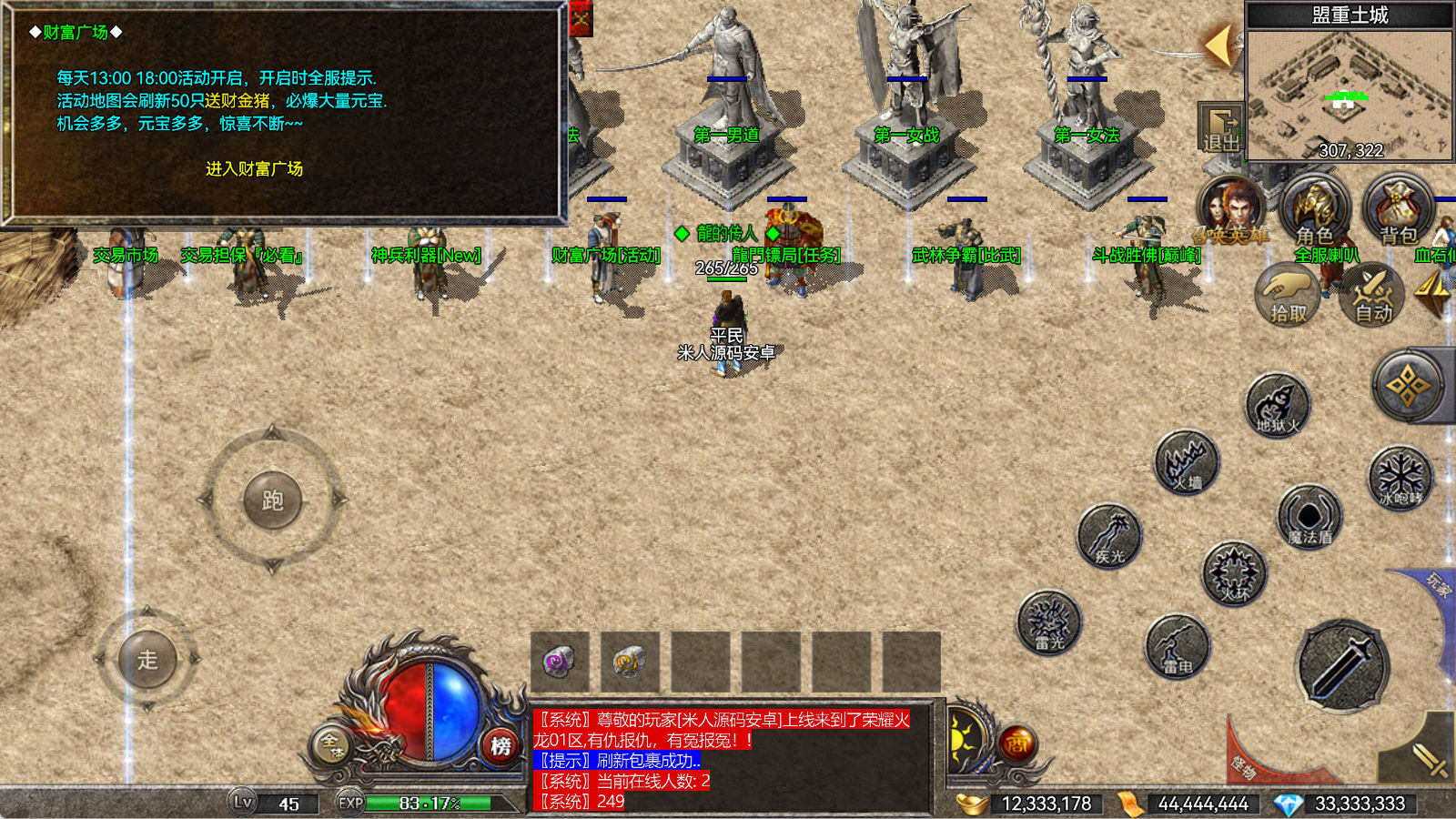
Task: Cast the 雷电 thunderbolt skill
Action: [x=1178, y=647]
